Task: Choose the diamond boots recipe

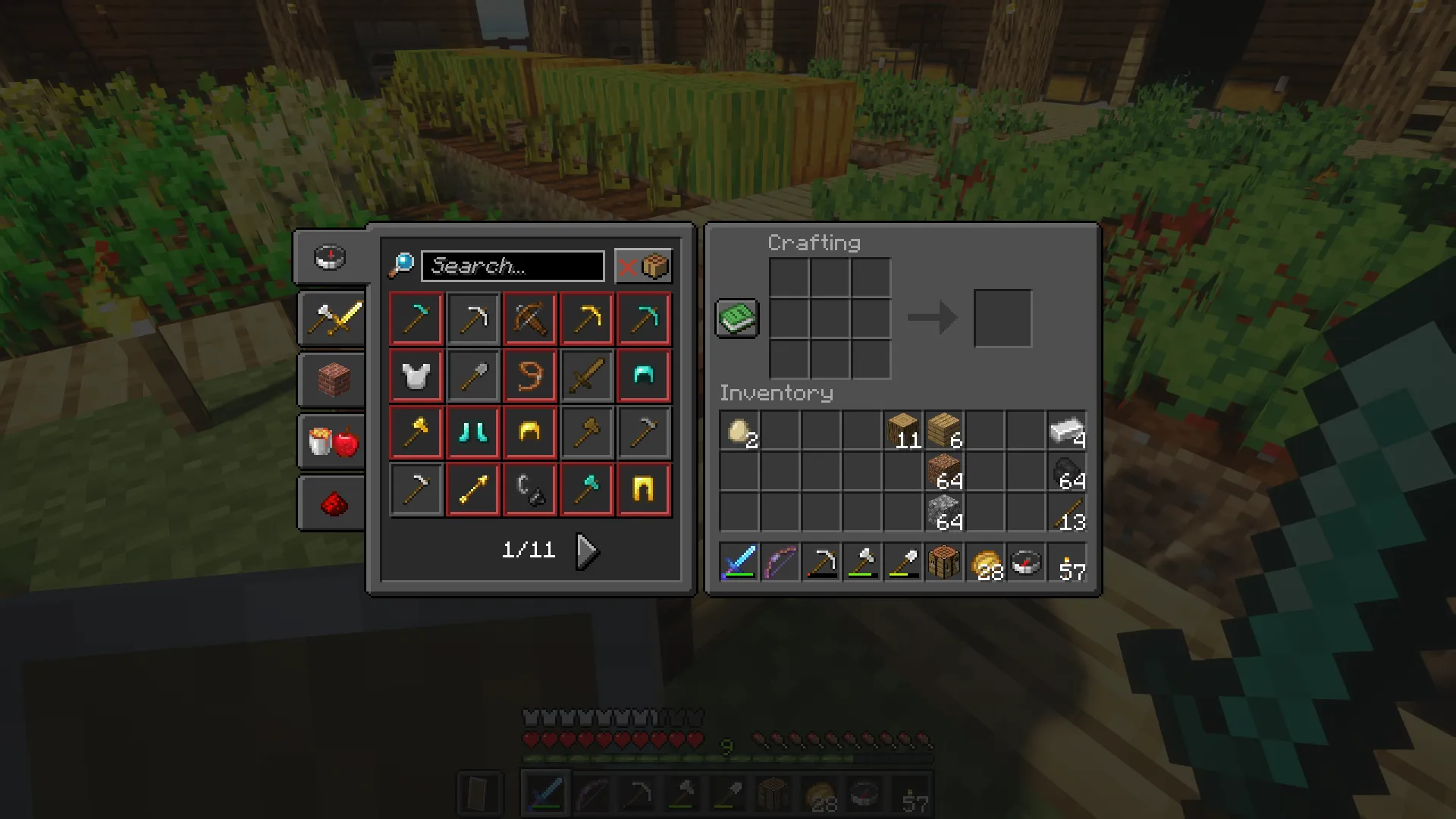Action: 472,431
